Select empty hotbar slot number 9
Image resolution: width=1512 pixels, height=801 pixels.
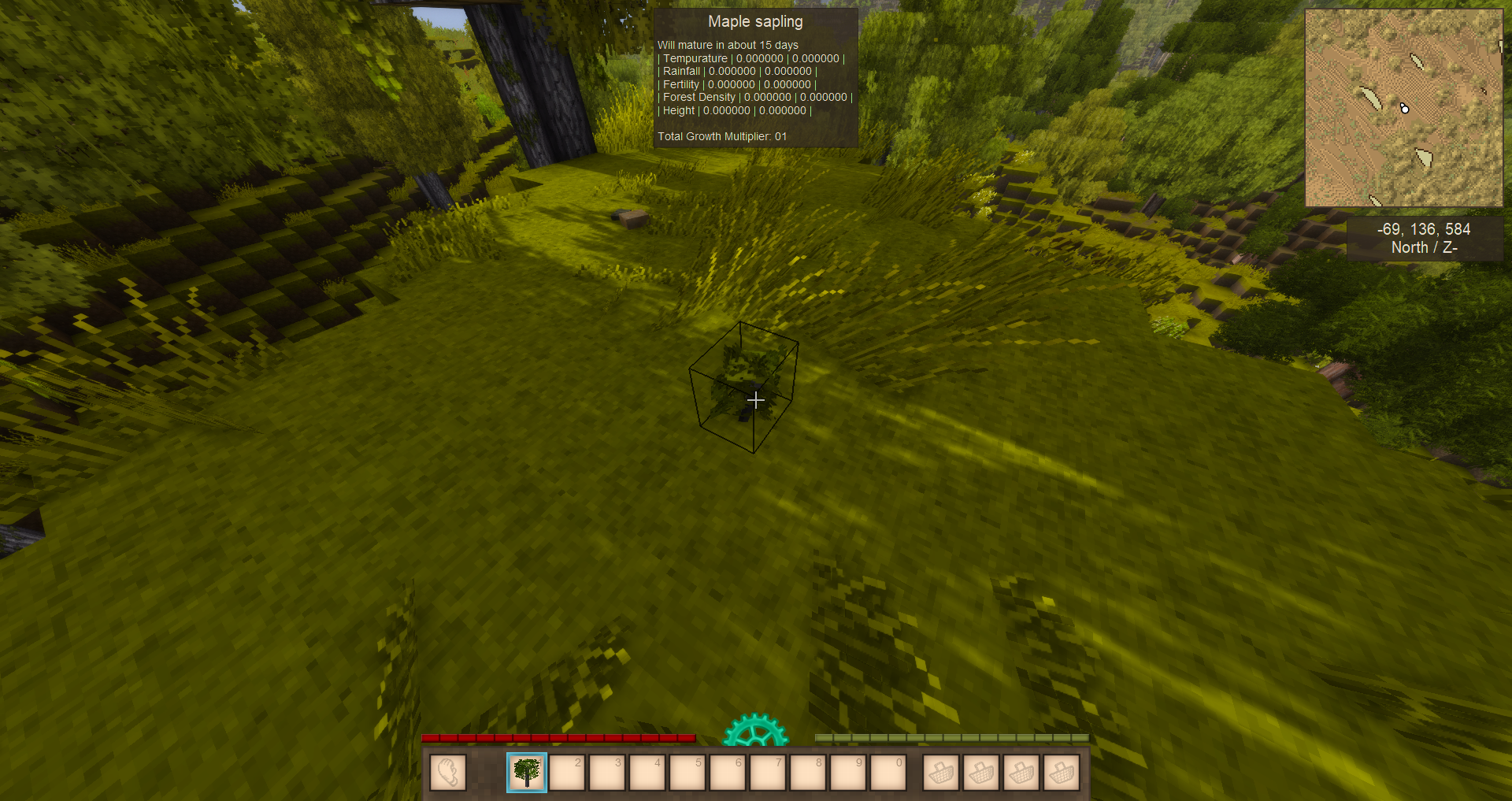tap(848, 773)
